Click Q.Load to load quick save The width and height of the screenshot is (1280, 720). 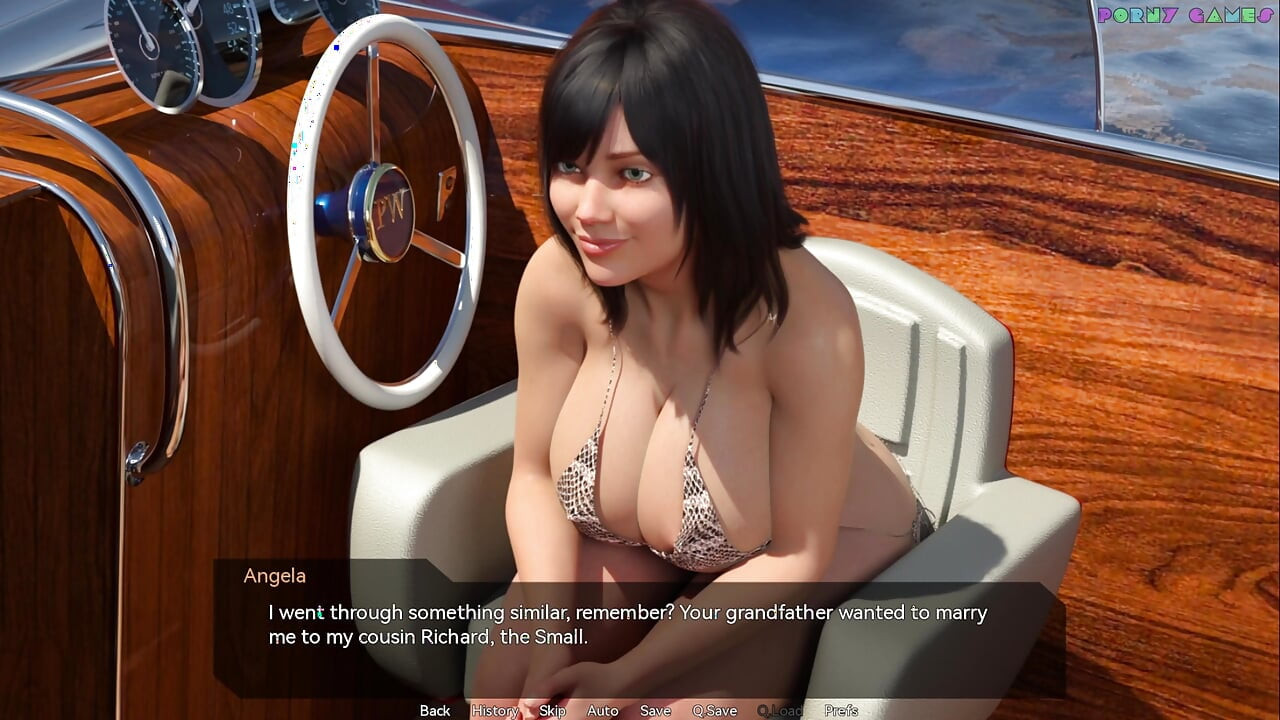pos(778,710)
